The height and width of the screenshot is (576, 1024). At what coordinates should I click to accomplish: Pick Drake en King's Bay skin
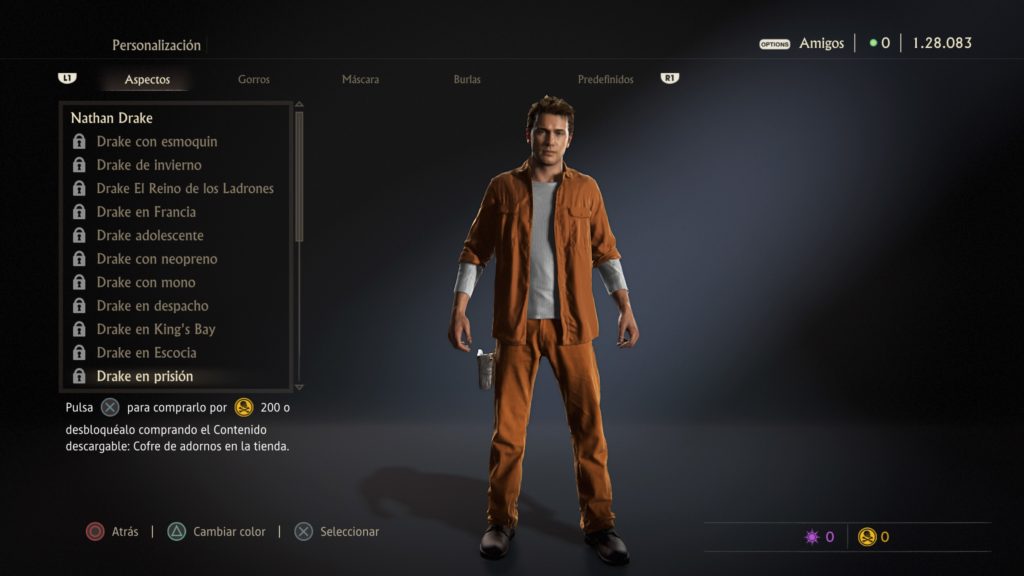pyautogui.click(x=156, y=329)
